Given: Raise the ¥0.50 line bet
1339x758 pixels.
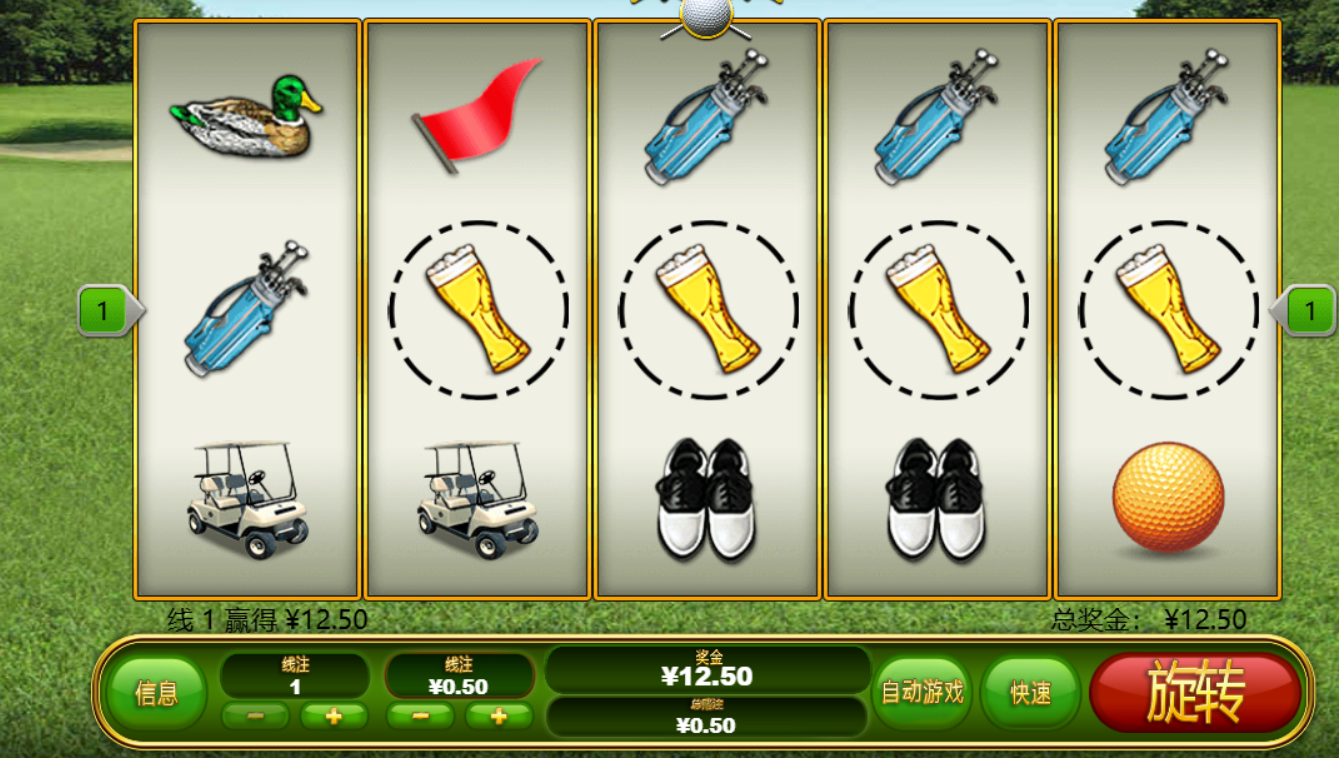Looking at the screenshot, I should point(498,716).
